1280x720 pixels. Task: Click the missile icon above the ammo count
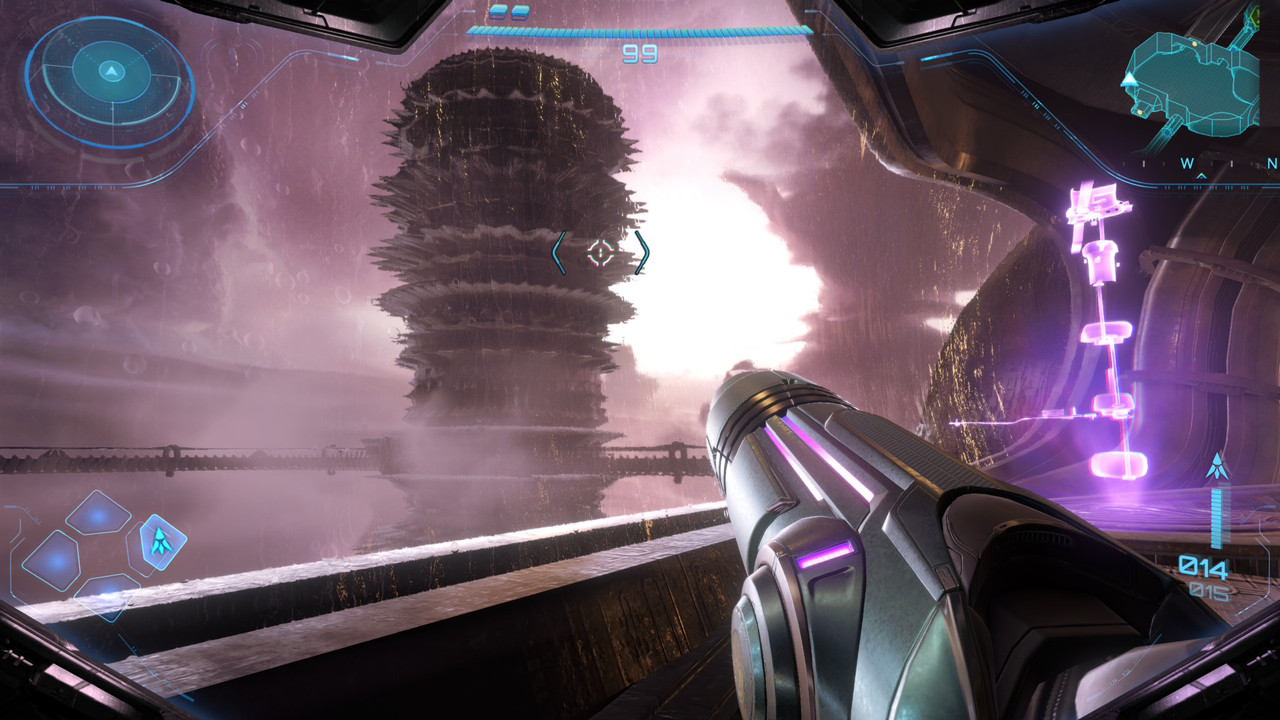(x=1217, y=466)
